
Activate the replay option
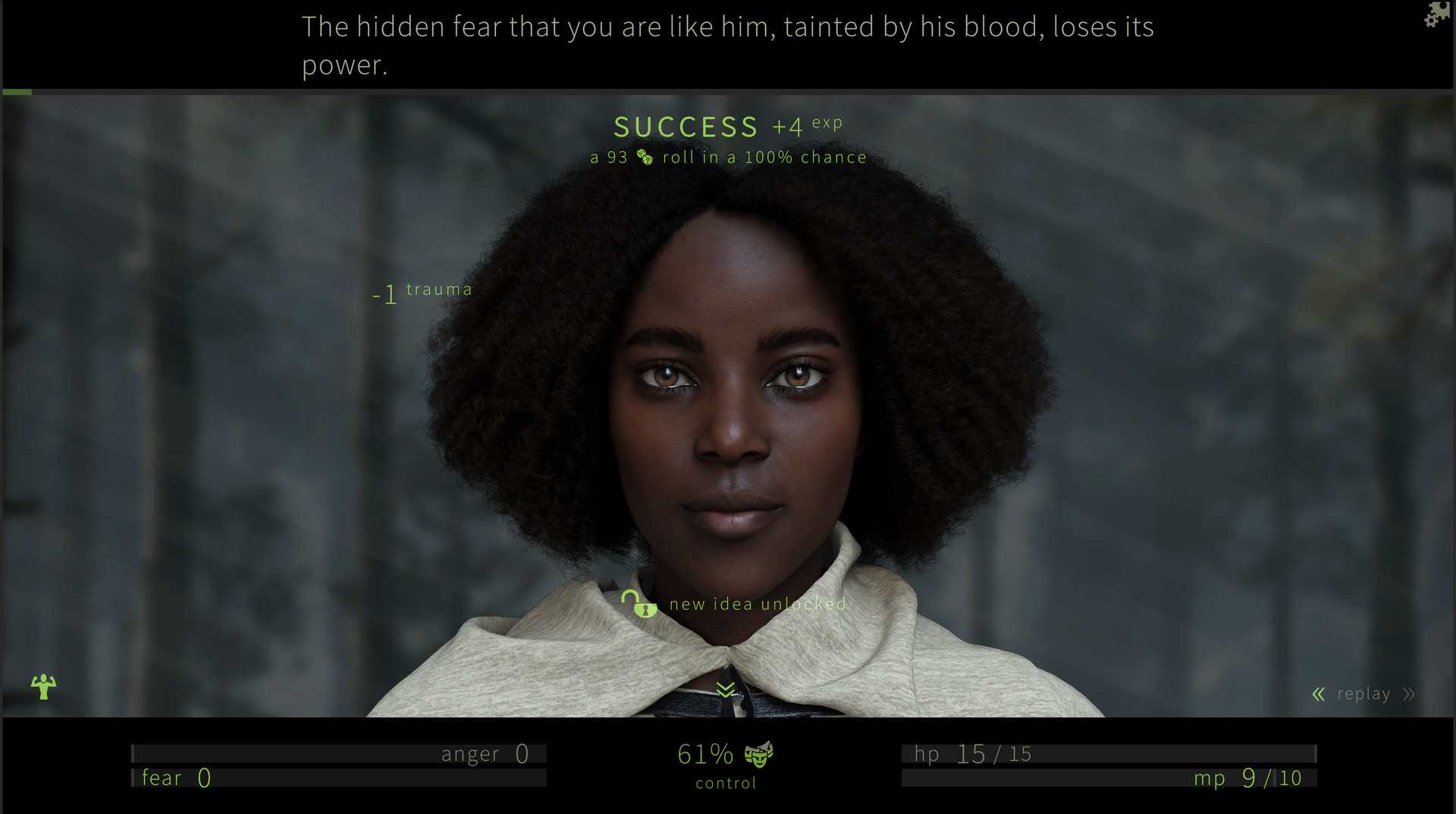pyautogui.click(x=1363, y=693)
